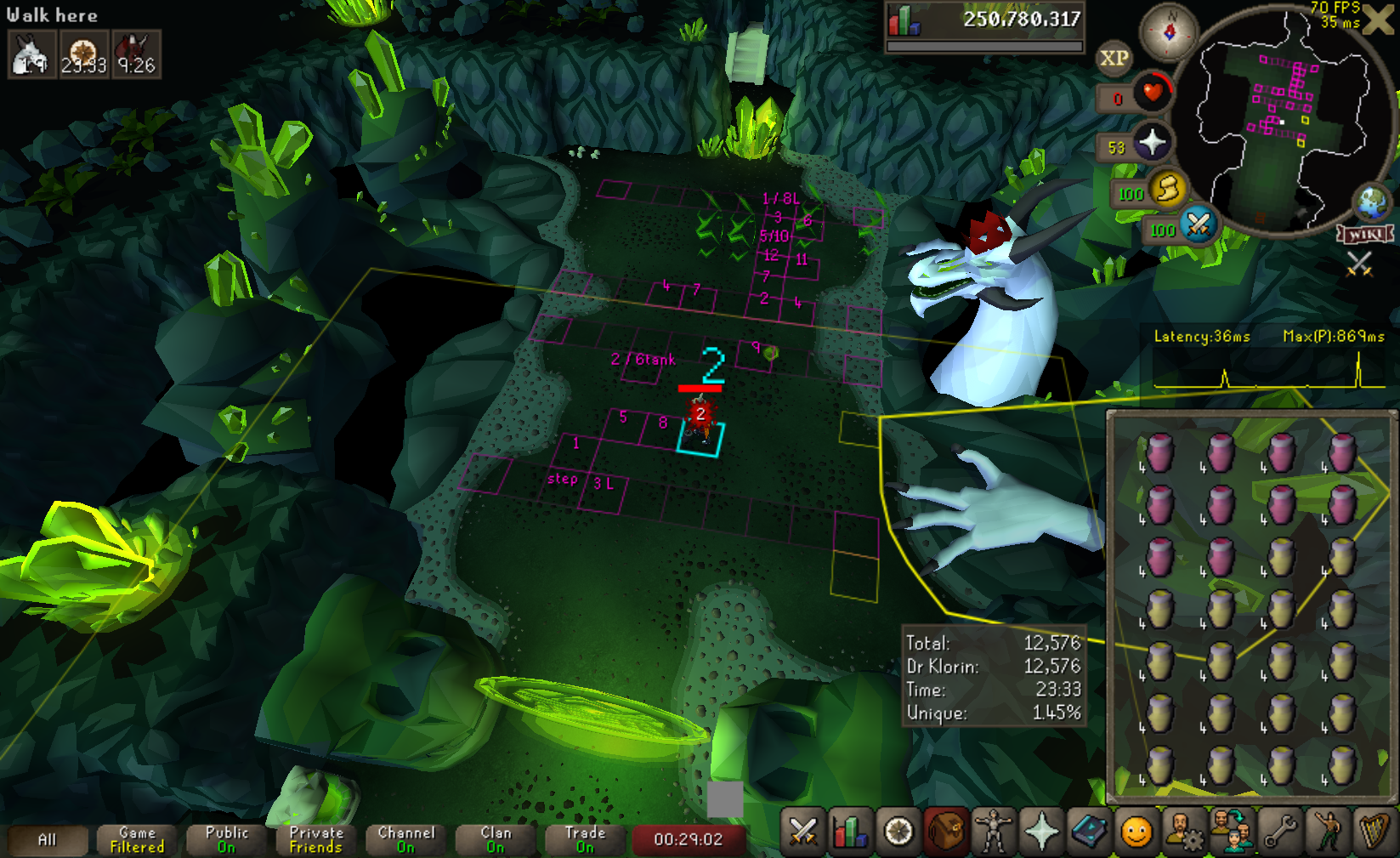Open the wrench Settings tab
Image resolution: width=1400 pixels, height=858 pixels.
point(1280,832)
